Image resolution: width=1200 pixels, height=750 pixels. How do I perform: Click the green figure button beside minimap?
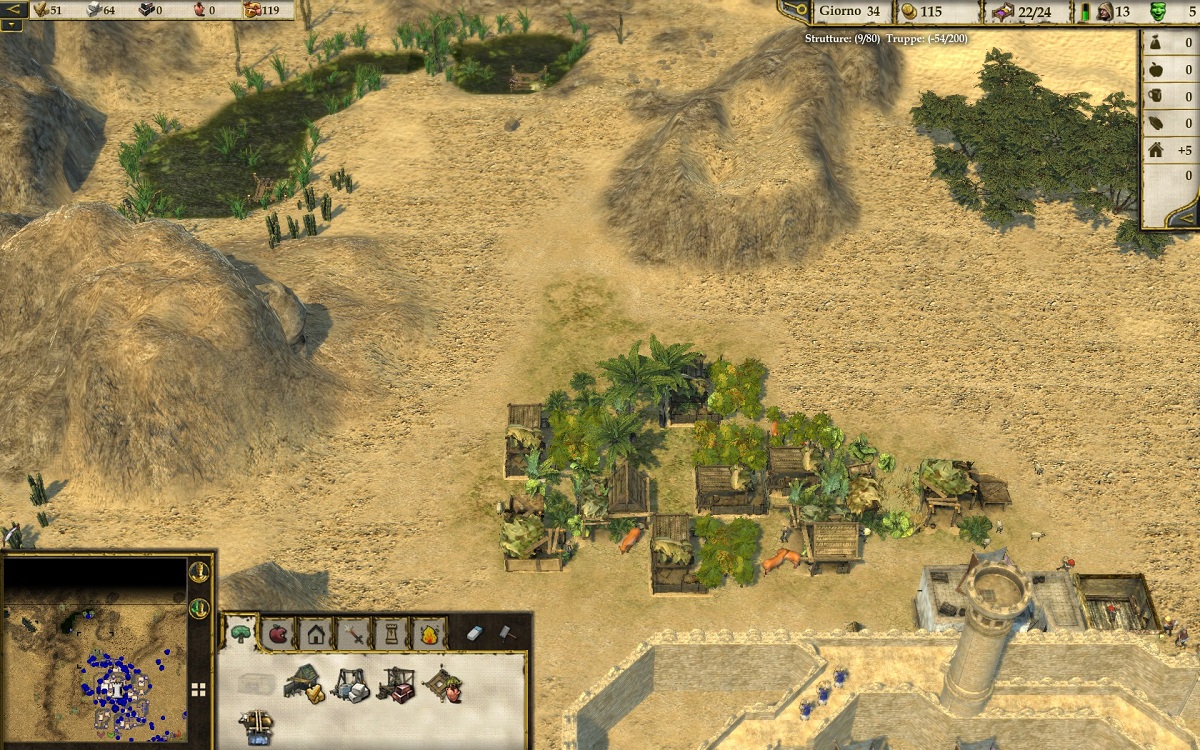pyautogui.click(x=199, y=607)
